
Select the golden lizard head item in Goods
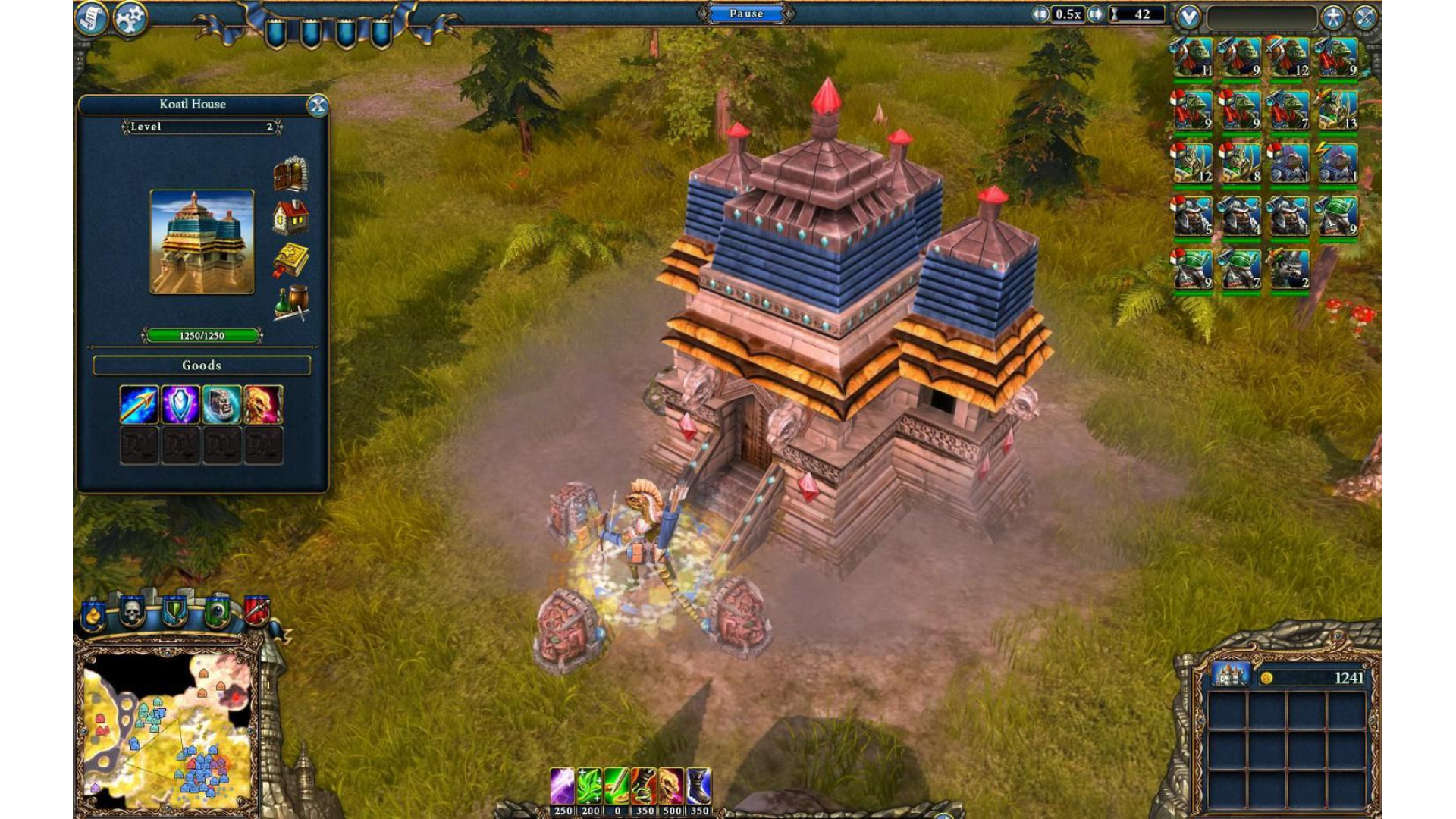pyautogui.click(x=263, y=404)
